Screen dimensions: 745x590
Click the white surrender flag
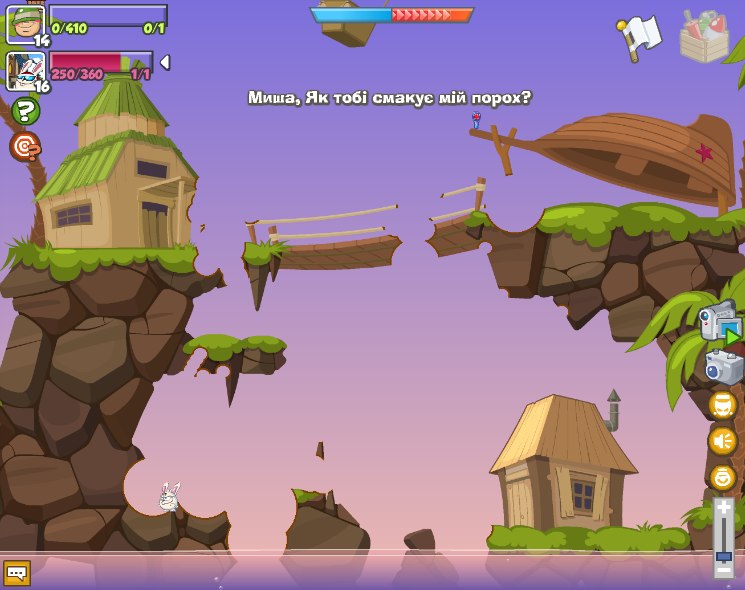(x=640, y=36)
